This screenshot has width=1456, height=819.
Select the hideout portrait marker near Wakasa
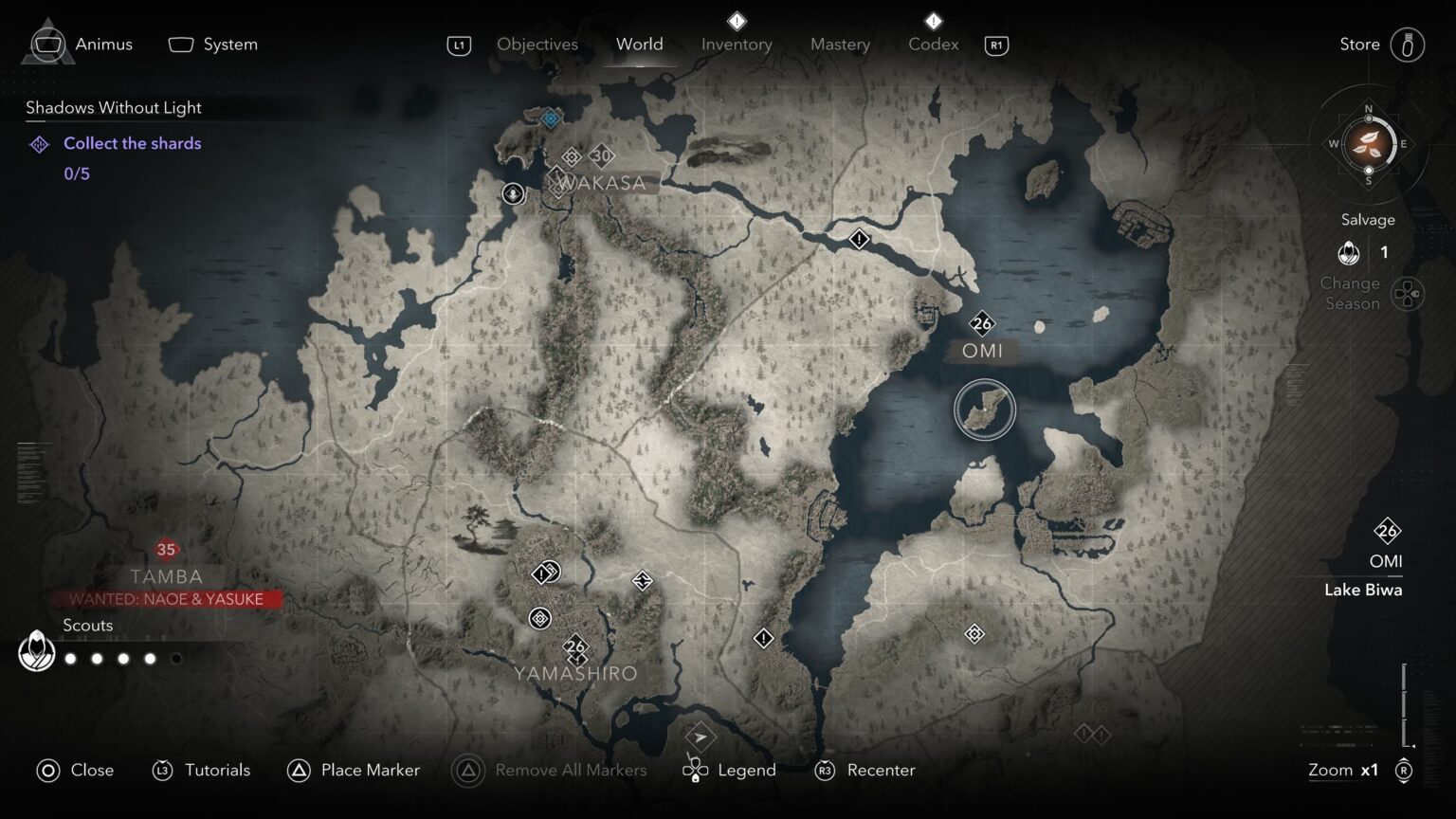(513, 193)
